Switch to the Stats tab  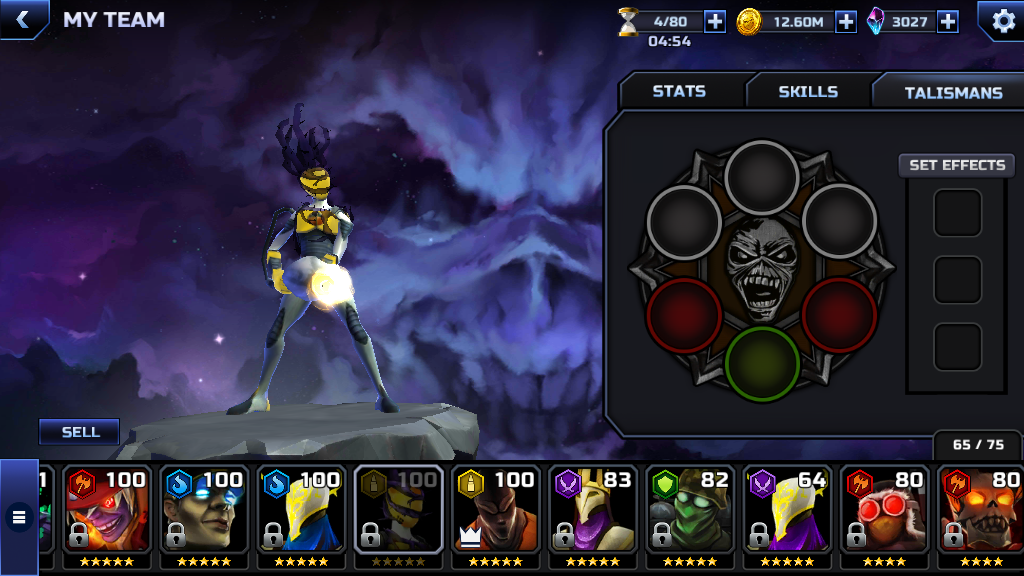(679, 91)
